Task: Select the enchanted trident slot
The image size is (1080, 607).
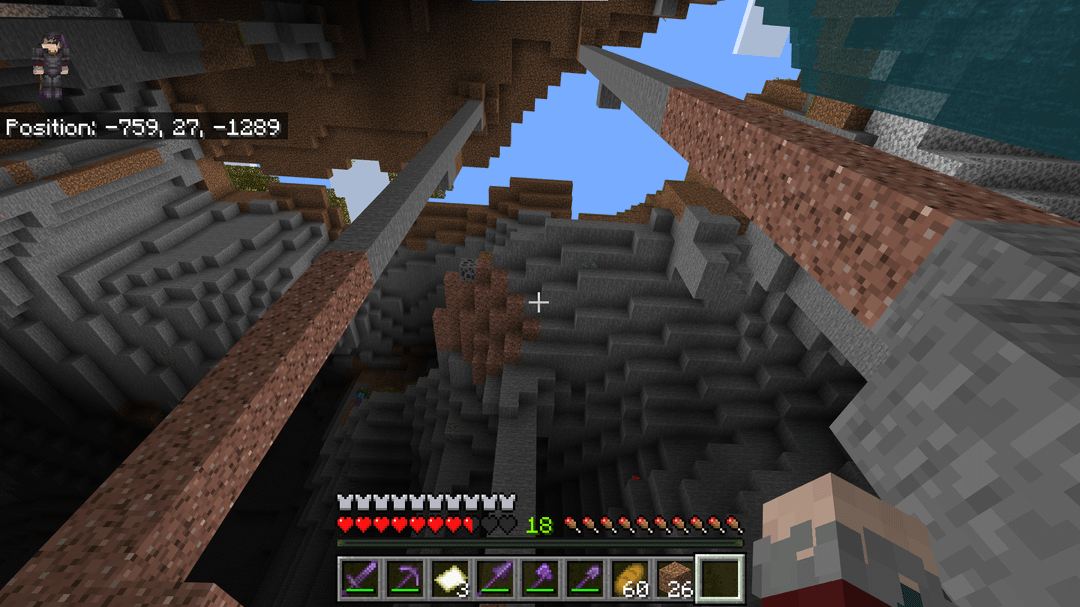Action: (494, 579)
